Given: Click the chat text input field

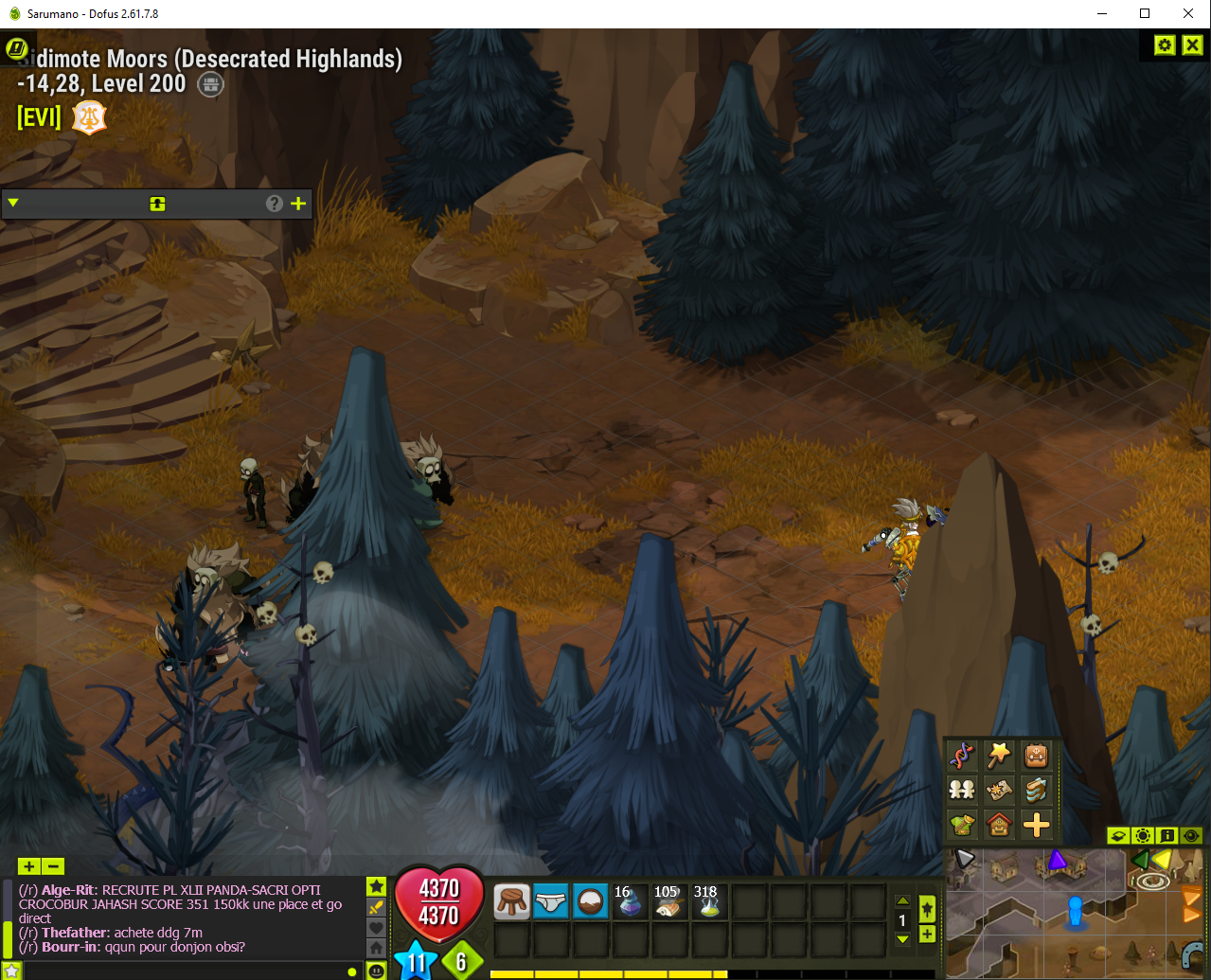Looking at the screenshot, I should 180,971.
